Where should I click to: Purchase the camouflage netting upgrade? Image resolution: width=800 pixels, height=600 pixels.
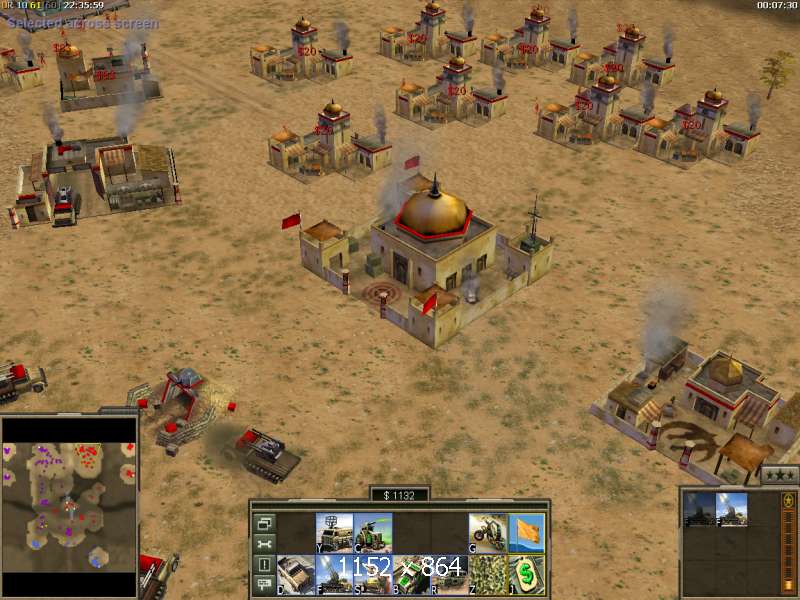(x=487, y=572)
